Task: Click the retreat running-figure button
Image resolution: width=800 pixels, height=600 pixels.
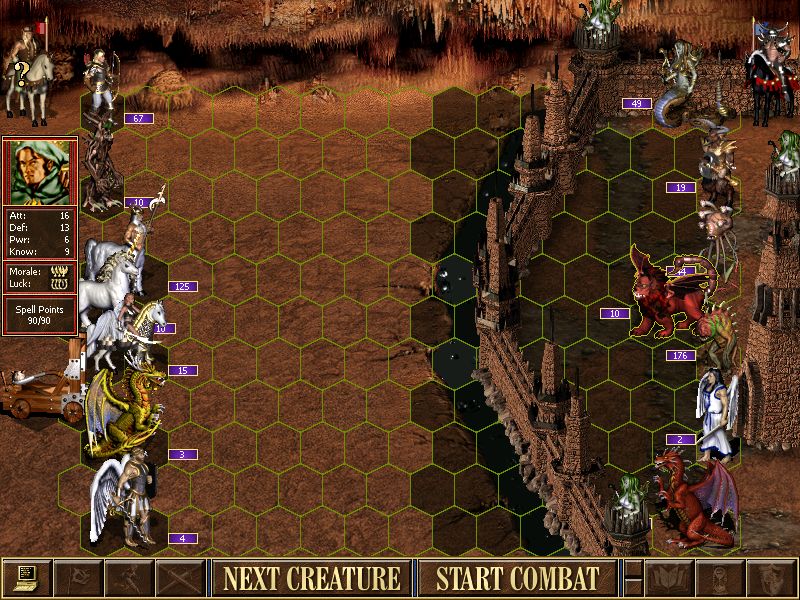Action: tap(129, 578)
